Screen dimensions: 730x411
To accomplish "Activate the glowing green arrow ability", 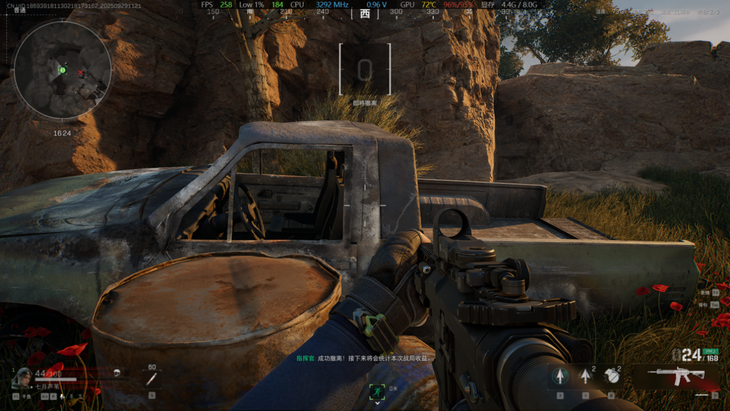I will (x=560, y=377).
